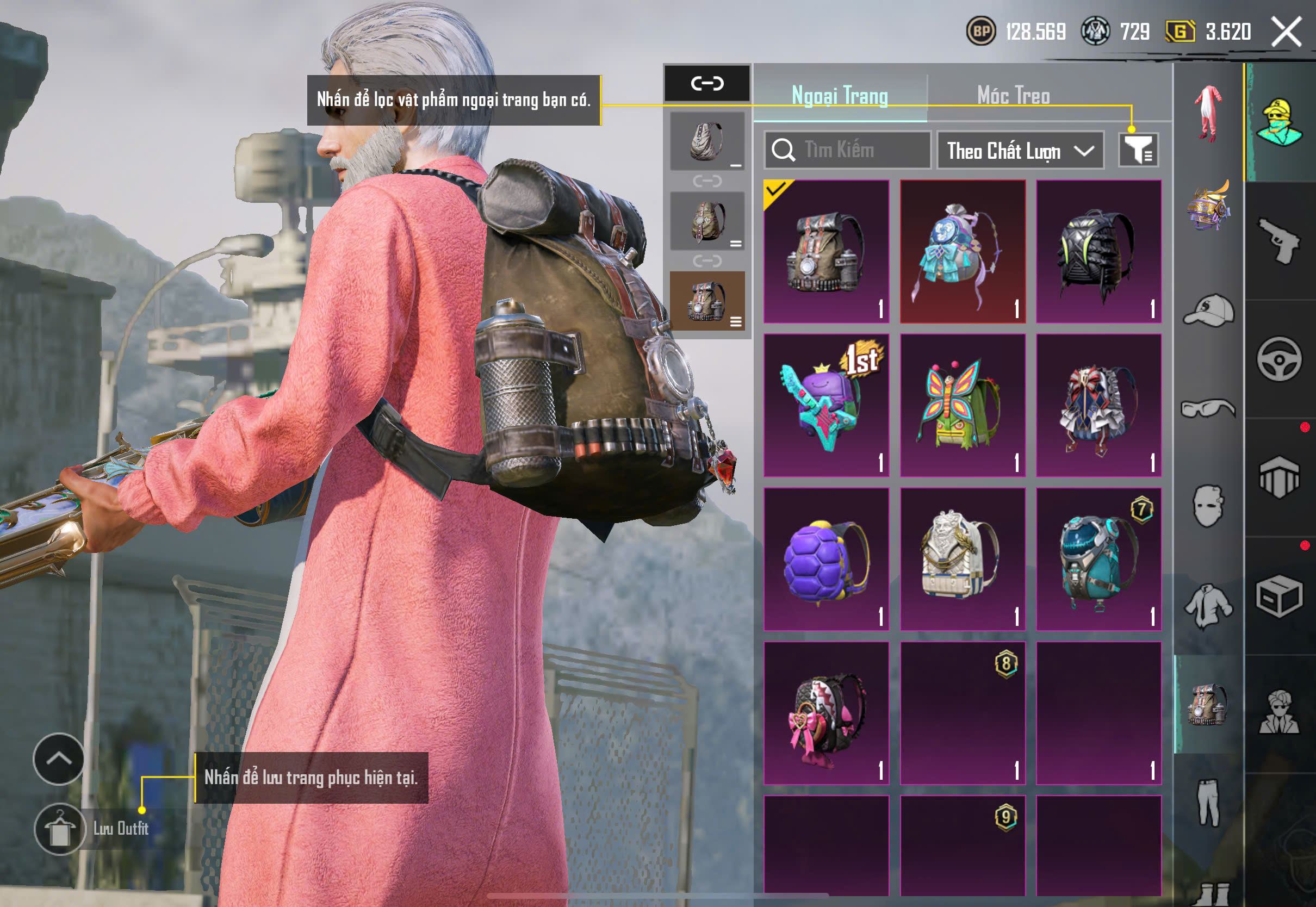Toggle the owned-items filter funnel
Screen dimensions: 1316x907
coord(1138,150)
